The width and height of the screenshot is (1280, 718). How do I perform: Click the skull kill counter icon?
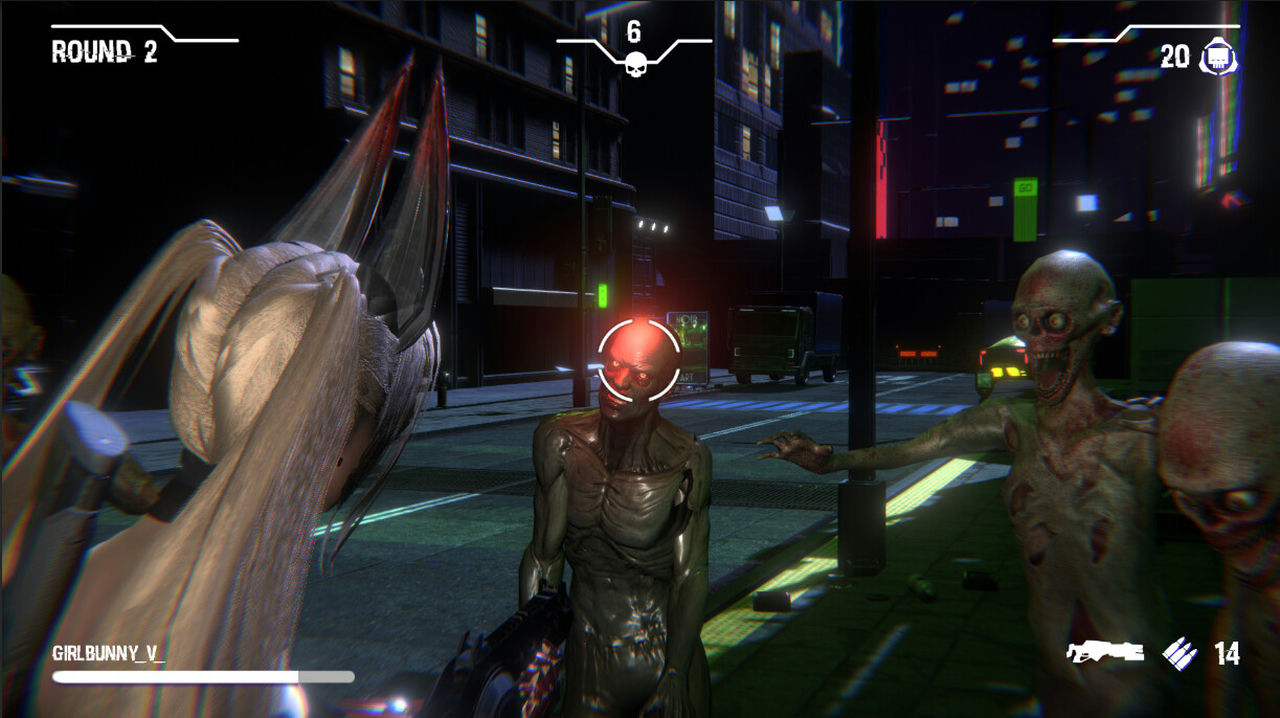click(634, 65)
